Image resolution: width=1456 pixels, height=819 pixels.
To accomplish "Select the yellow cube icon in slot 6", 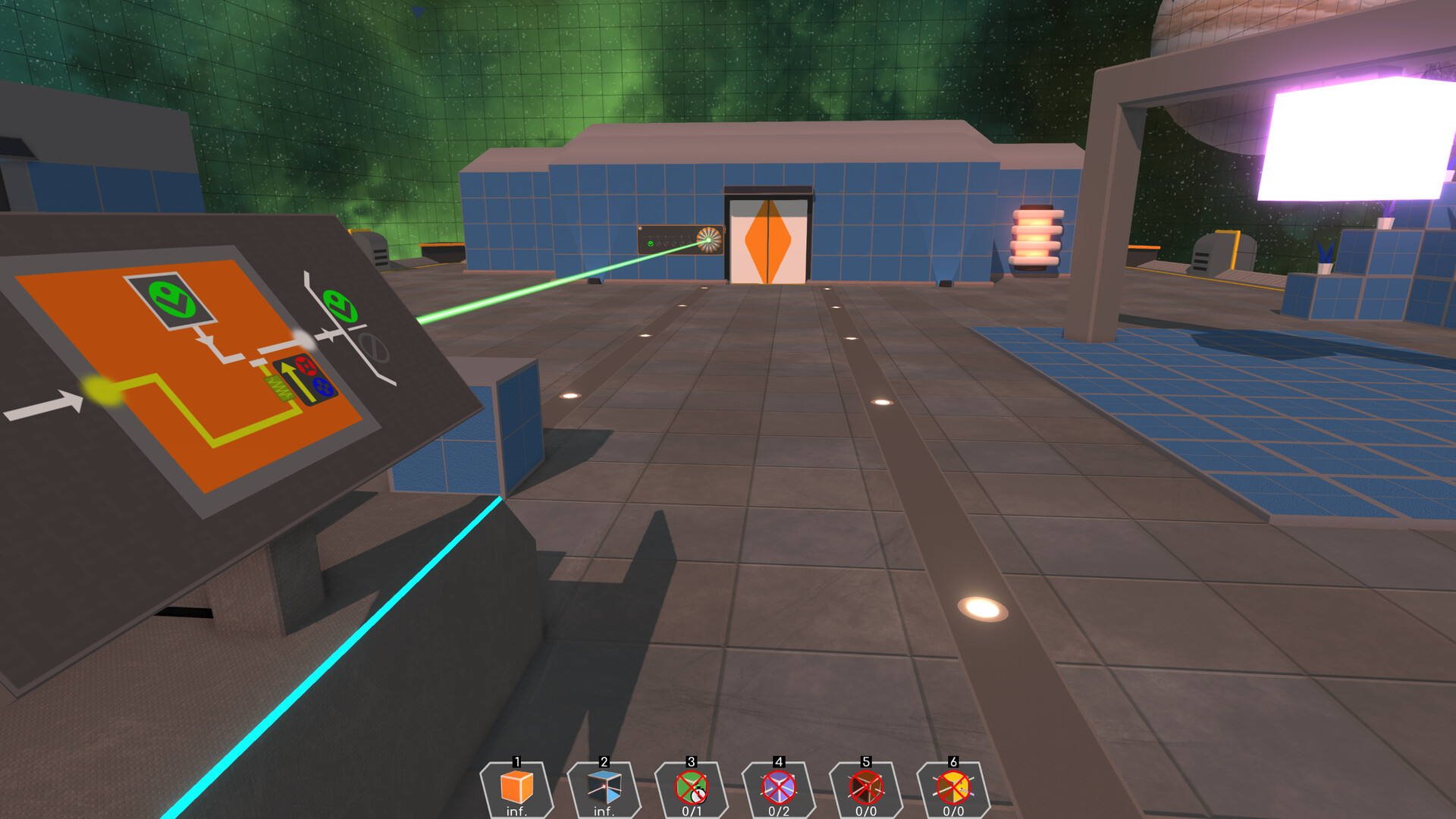I will 952,789.
